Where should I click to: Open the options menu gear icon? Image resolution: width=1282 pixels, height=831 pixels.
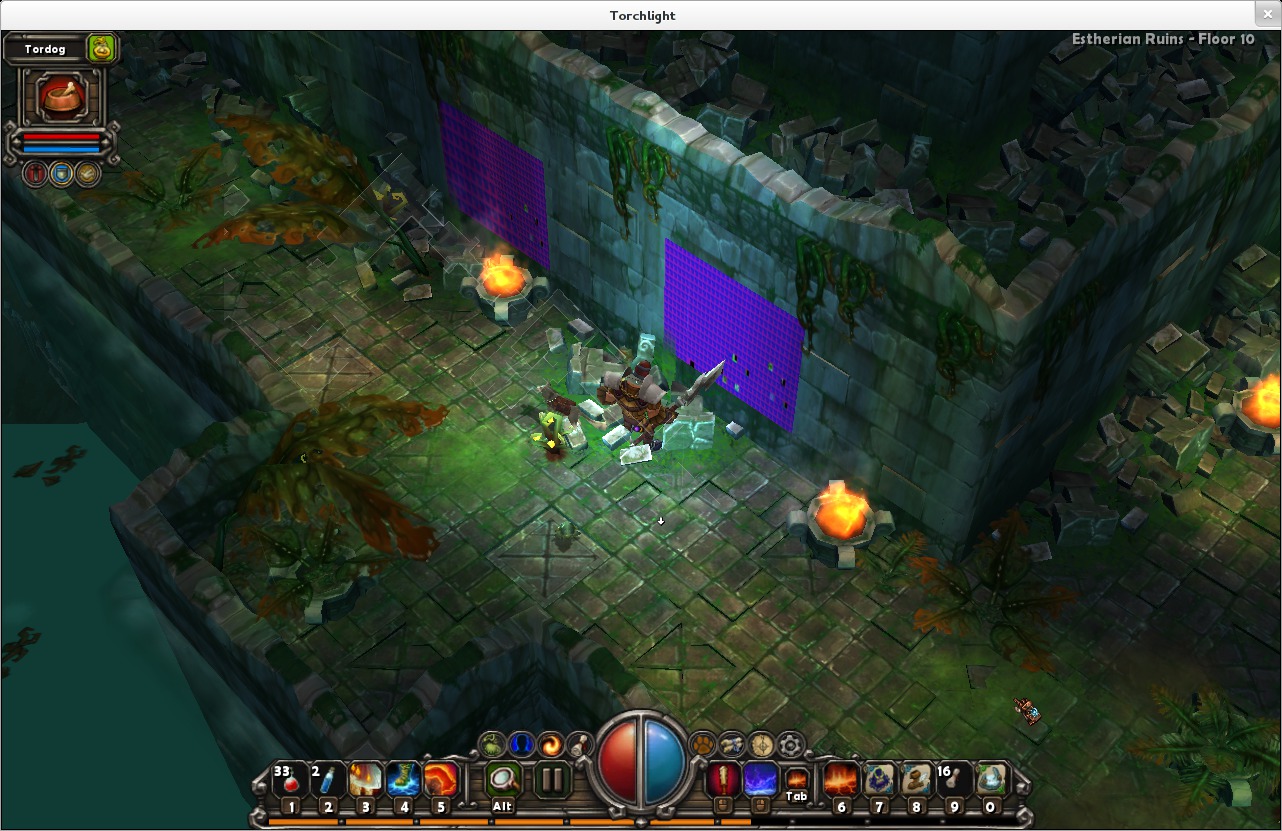click(791, 744)
